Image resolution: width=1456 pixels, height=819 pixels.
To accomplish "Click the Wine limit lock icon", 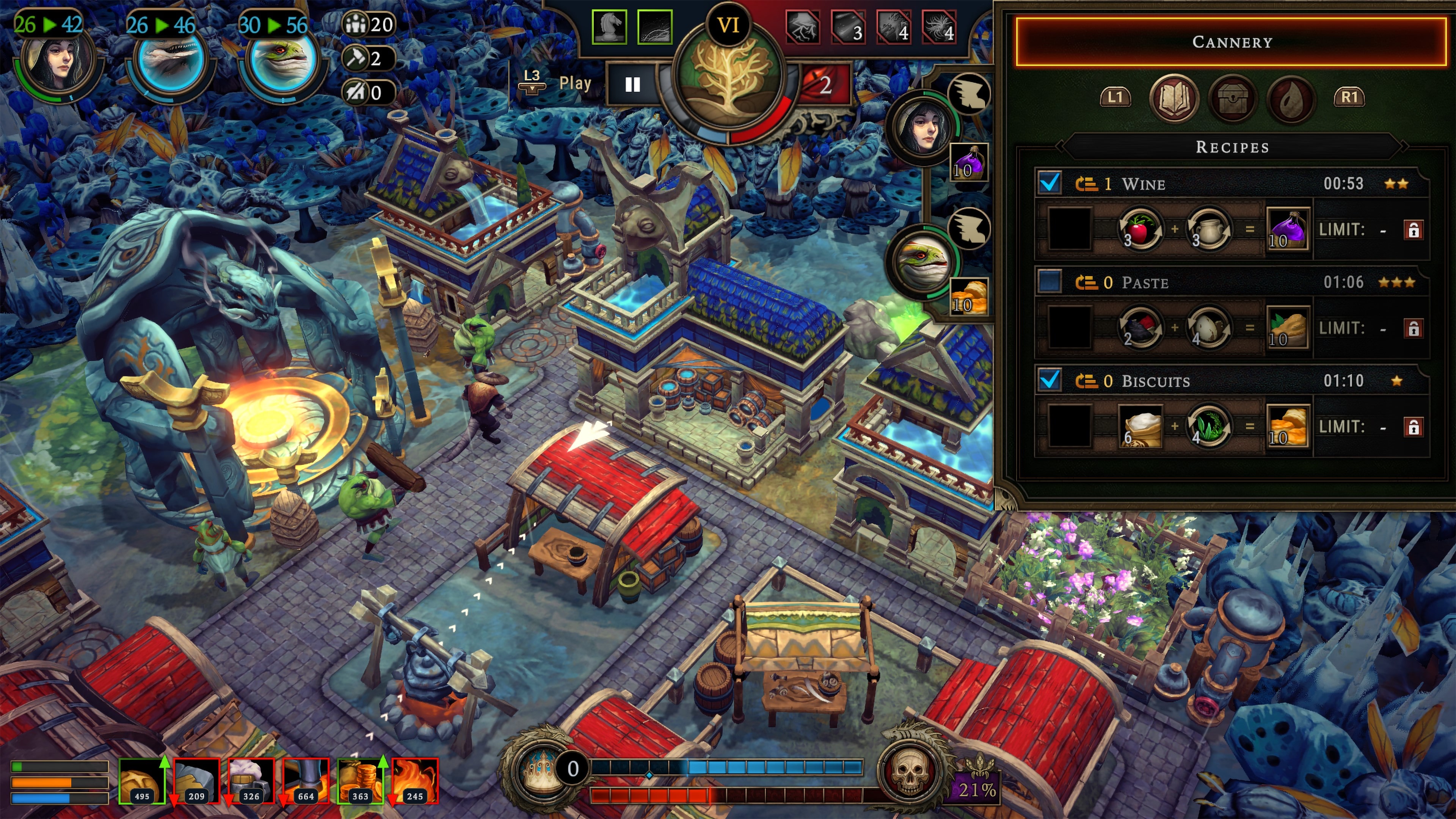I will pyautogui.click(x=1413, y=230).
